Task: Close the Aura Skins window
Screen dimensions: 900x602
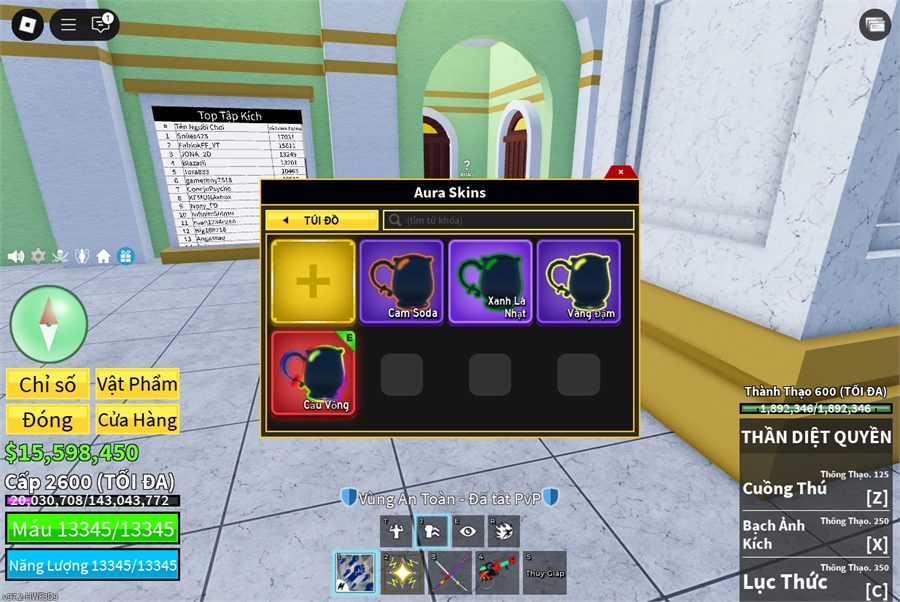Action: [621, 171]
